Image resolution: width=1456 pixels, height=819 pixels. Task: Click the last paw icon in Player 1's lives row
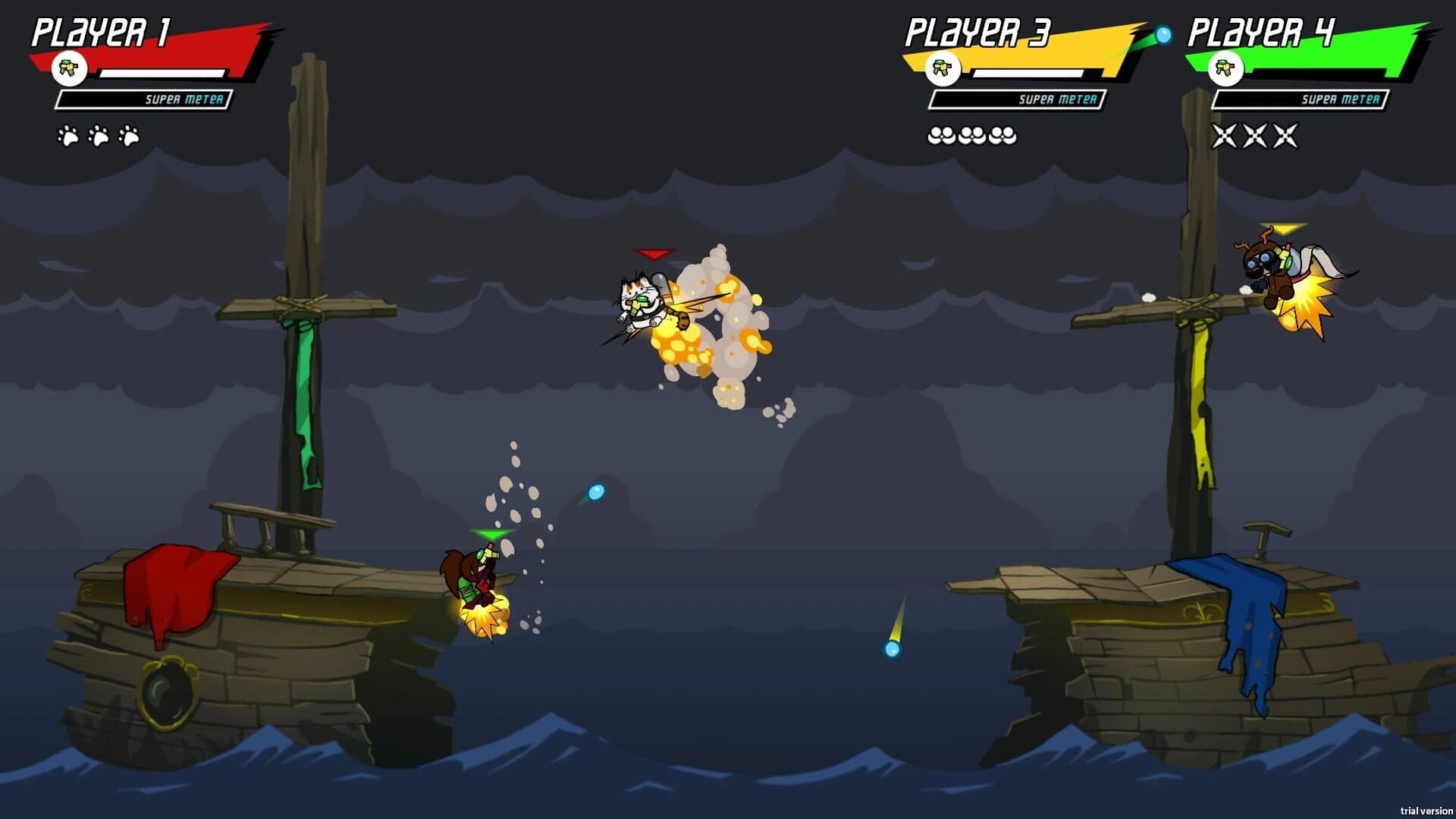tap(129, 135)
